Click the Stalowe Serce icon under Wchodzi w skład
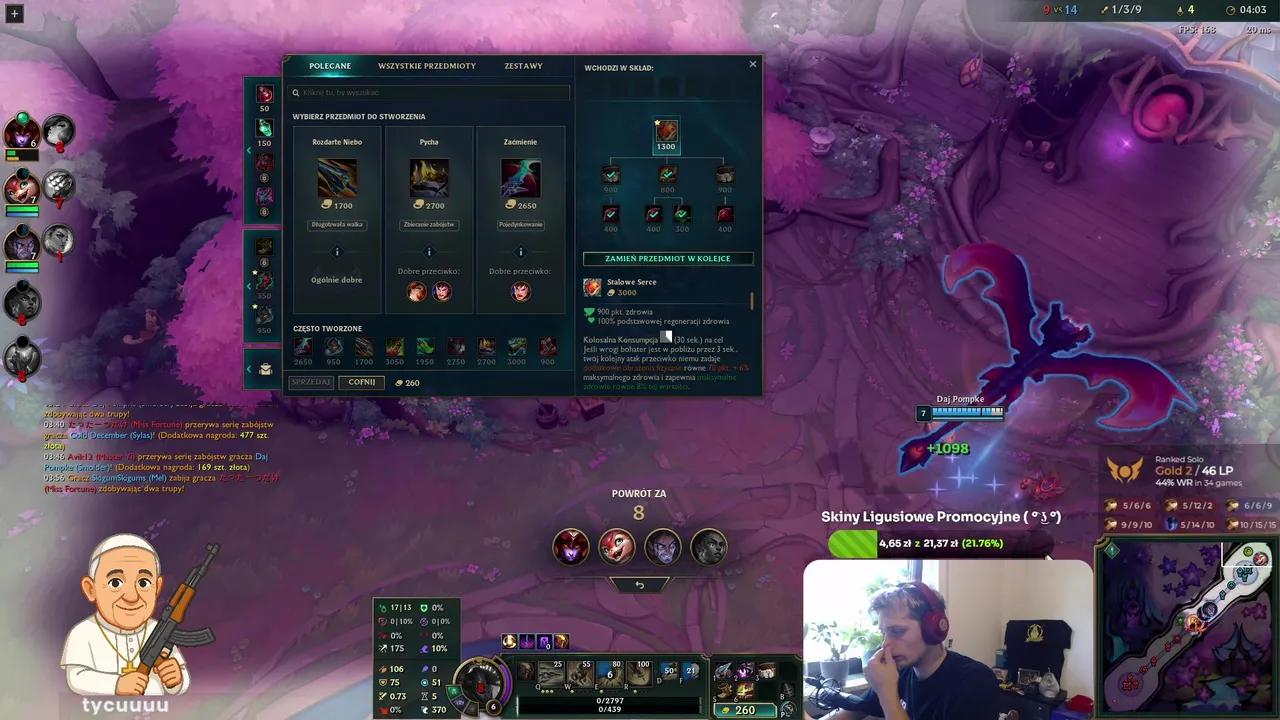Image resolution: width=1280 pixels, height=720 pixels. [x=592, y=287]
